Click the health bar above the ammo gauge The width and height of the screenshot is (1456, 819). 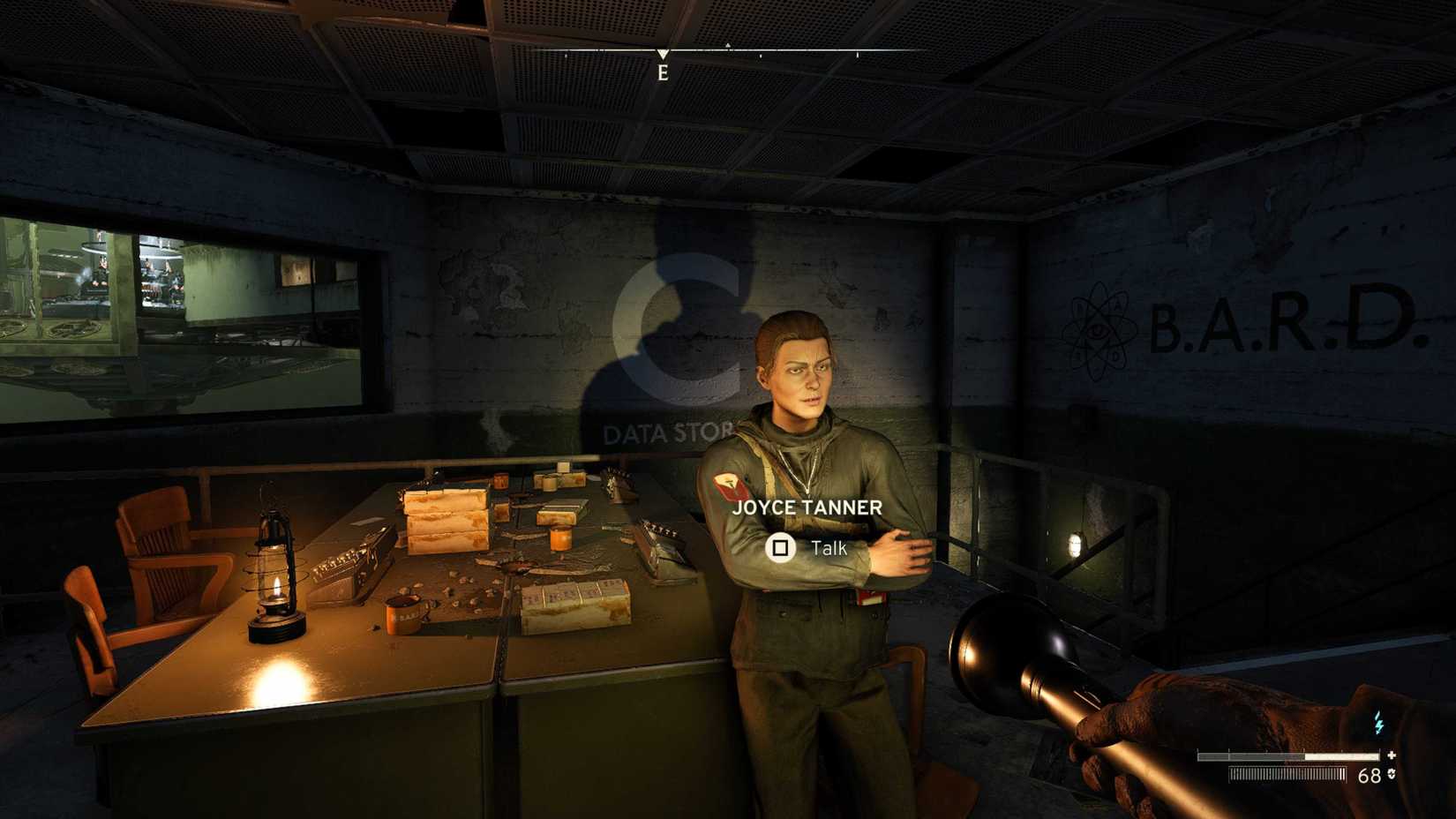(x=1288, y=756)
